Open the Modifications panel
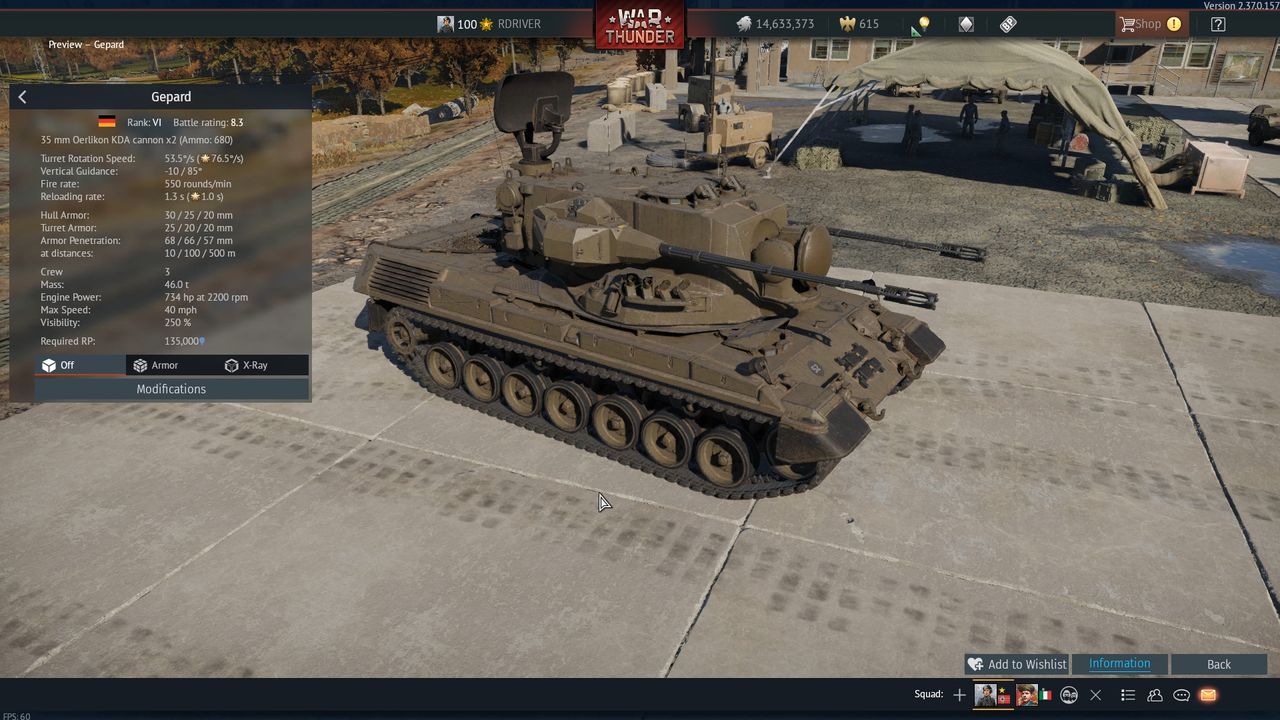The height and width of the screenshot is (720, 1280). coord(171,389)
